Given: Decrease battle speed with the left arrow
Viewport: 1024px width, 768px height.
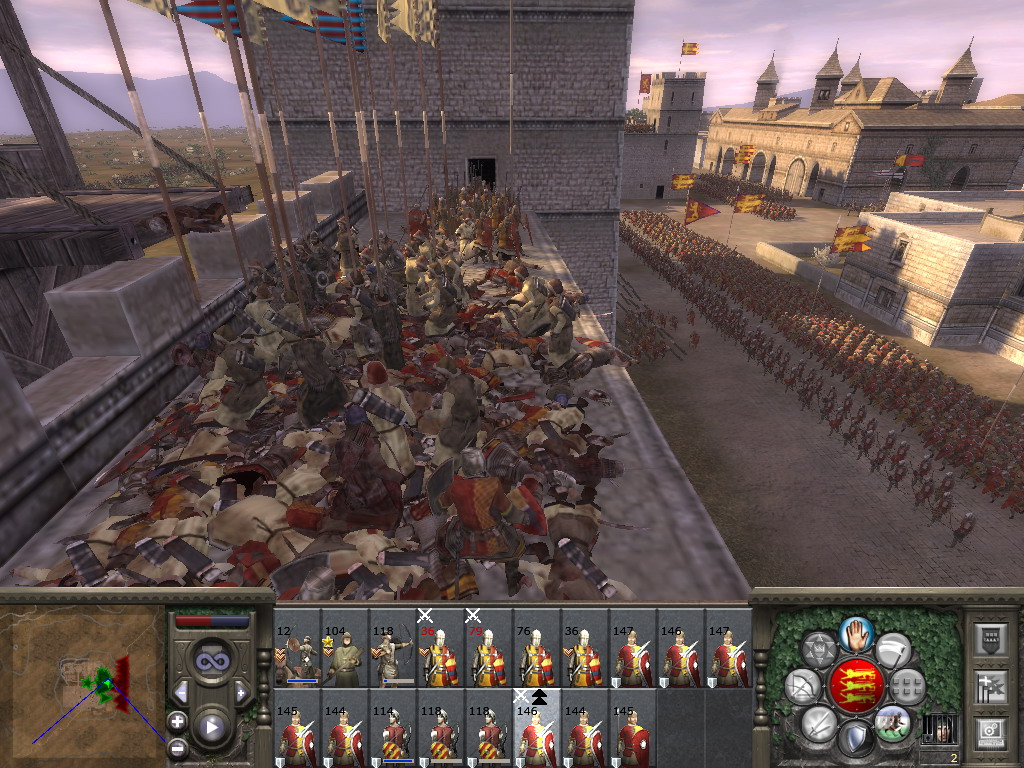Looking at the screenshot, I should 181,692.
